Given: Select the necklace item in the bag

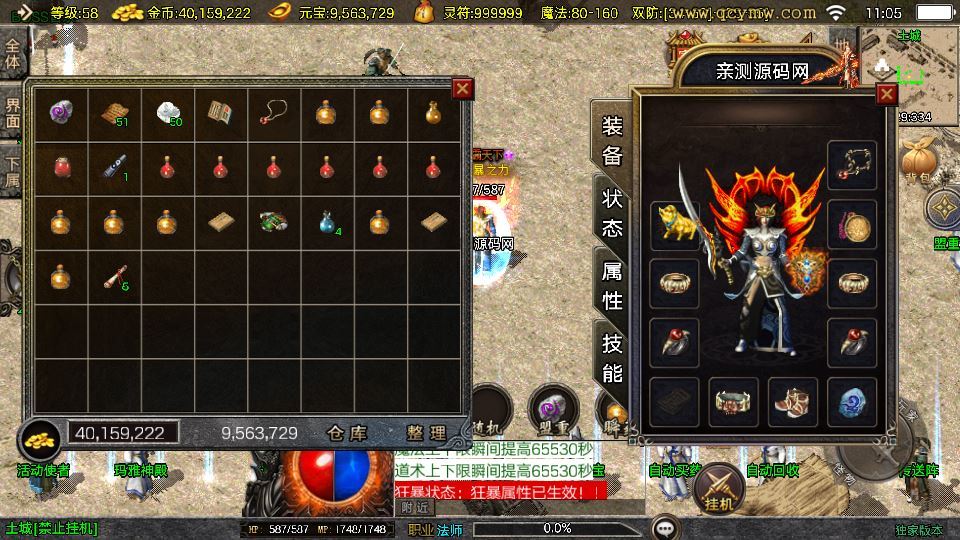Looking at the screenshot, I should click(273, 113).
